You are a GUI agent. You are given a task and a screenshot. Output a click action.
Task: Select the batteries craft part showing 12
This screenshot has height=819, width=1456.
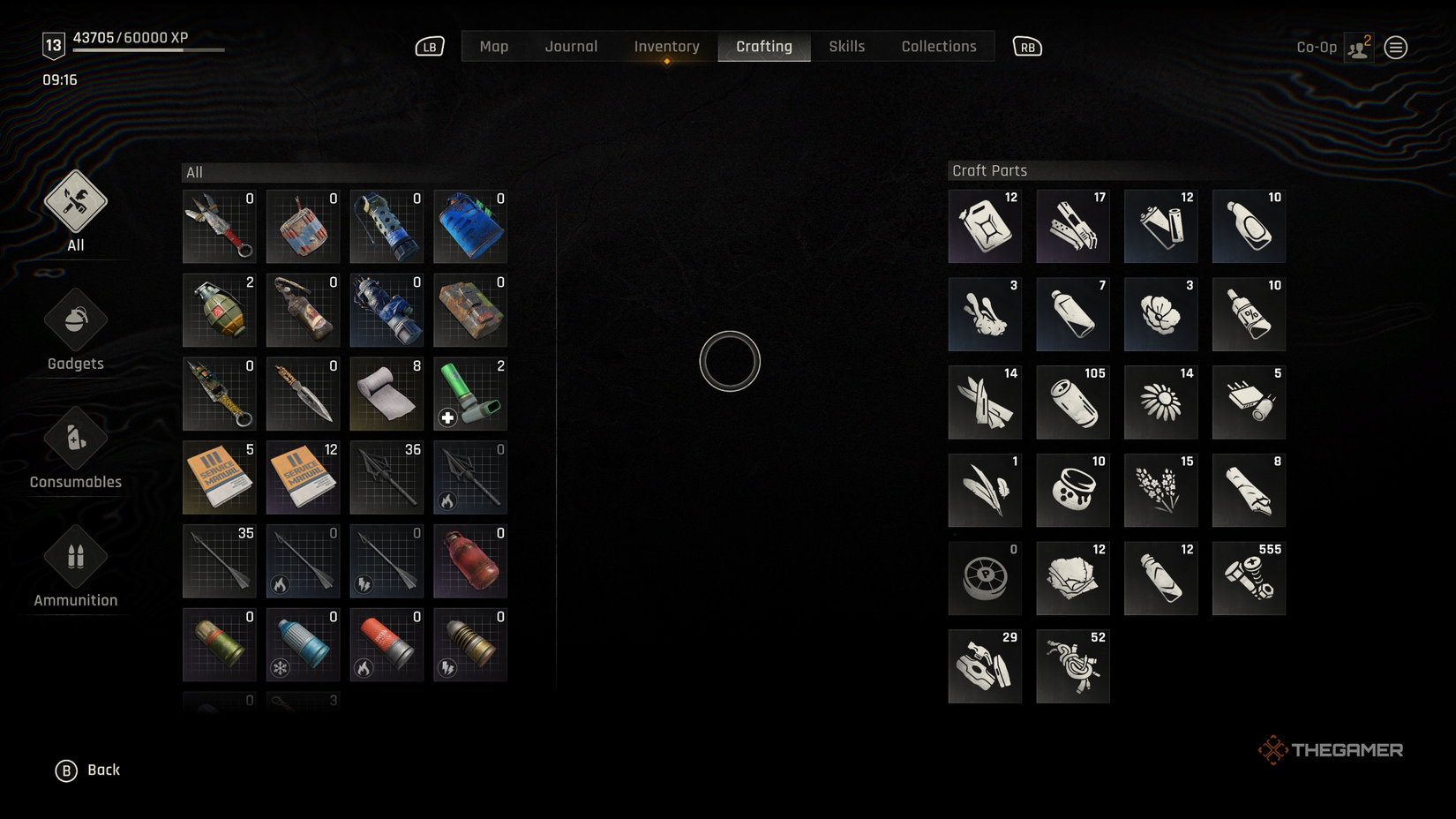(1160, 226)
